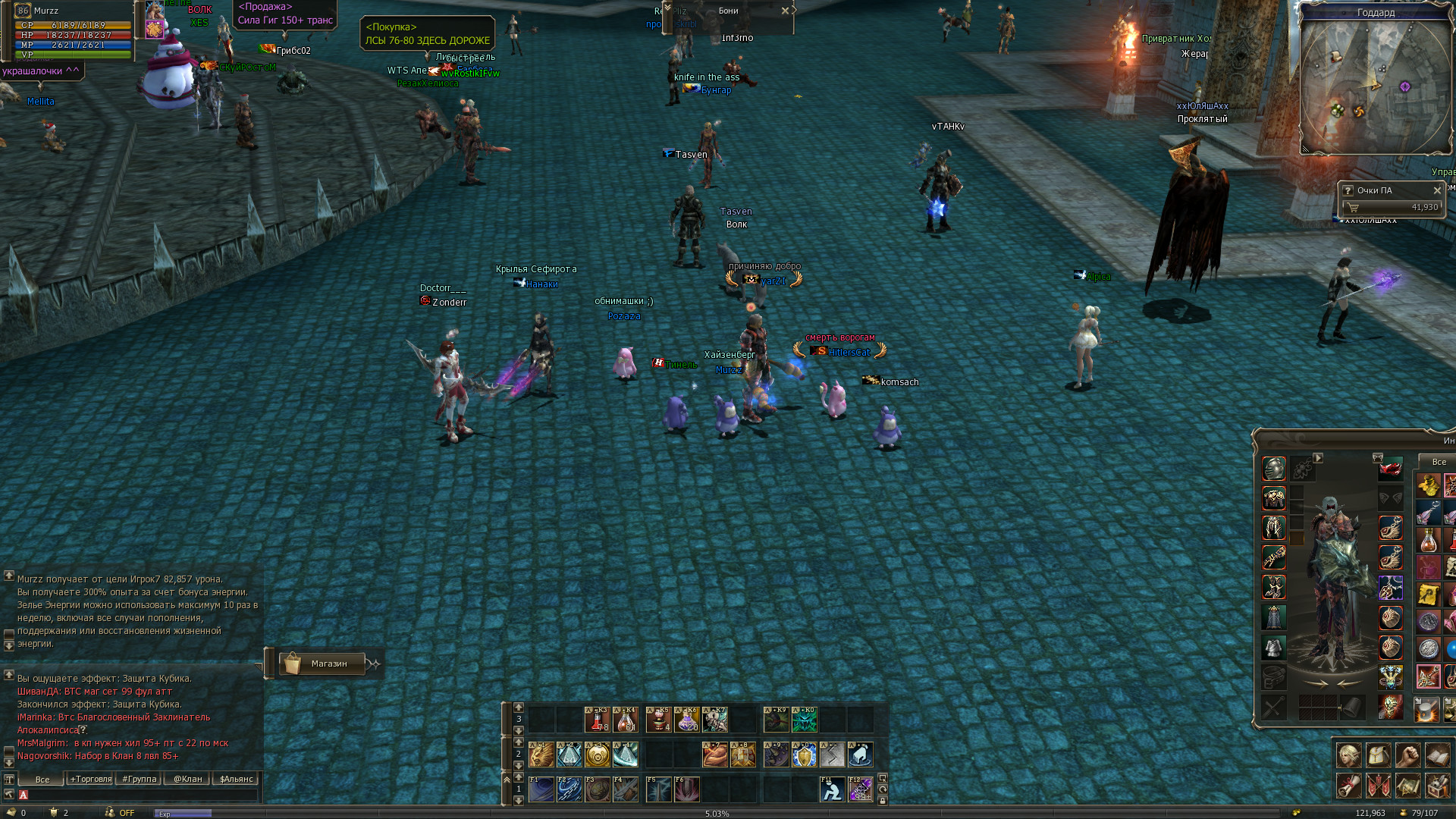Click the up arrow beside hotbar row 3

(519, 707)
